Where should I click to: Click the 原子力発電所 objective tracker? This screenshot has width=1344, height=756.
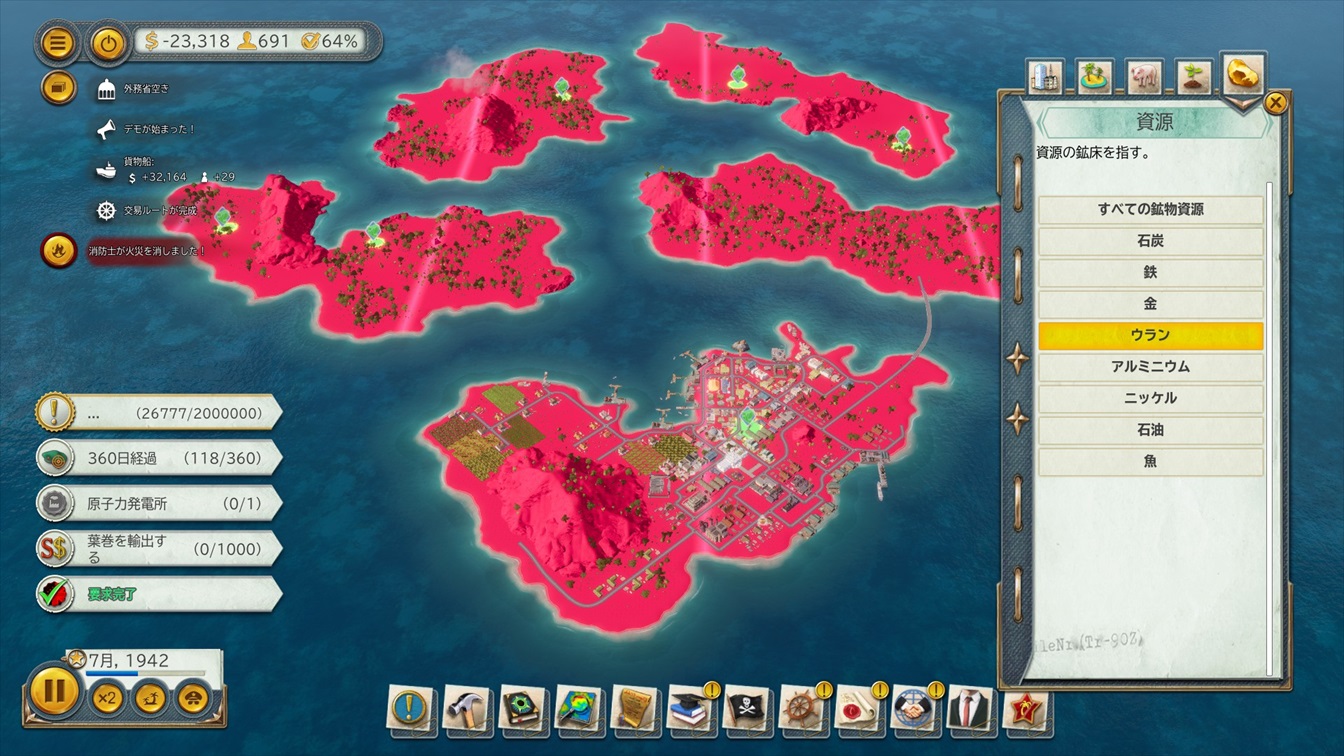coord(158,504)
